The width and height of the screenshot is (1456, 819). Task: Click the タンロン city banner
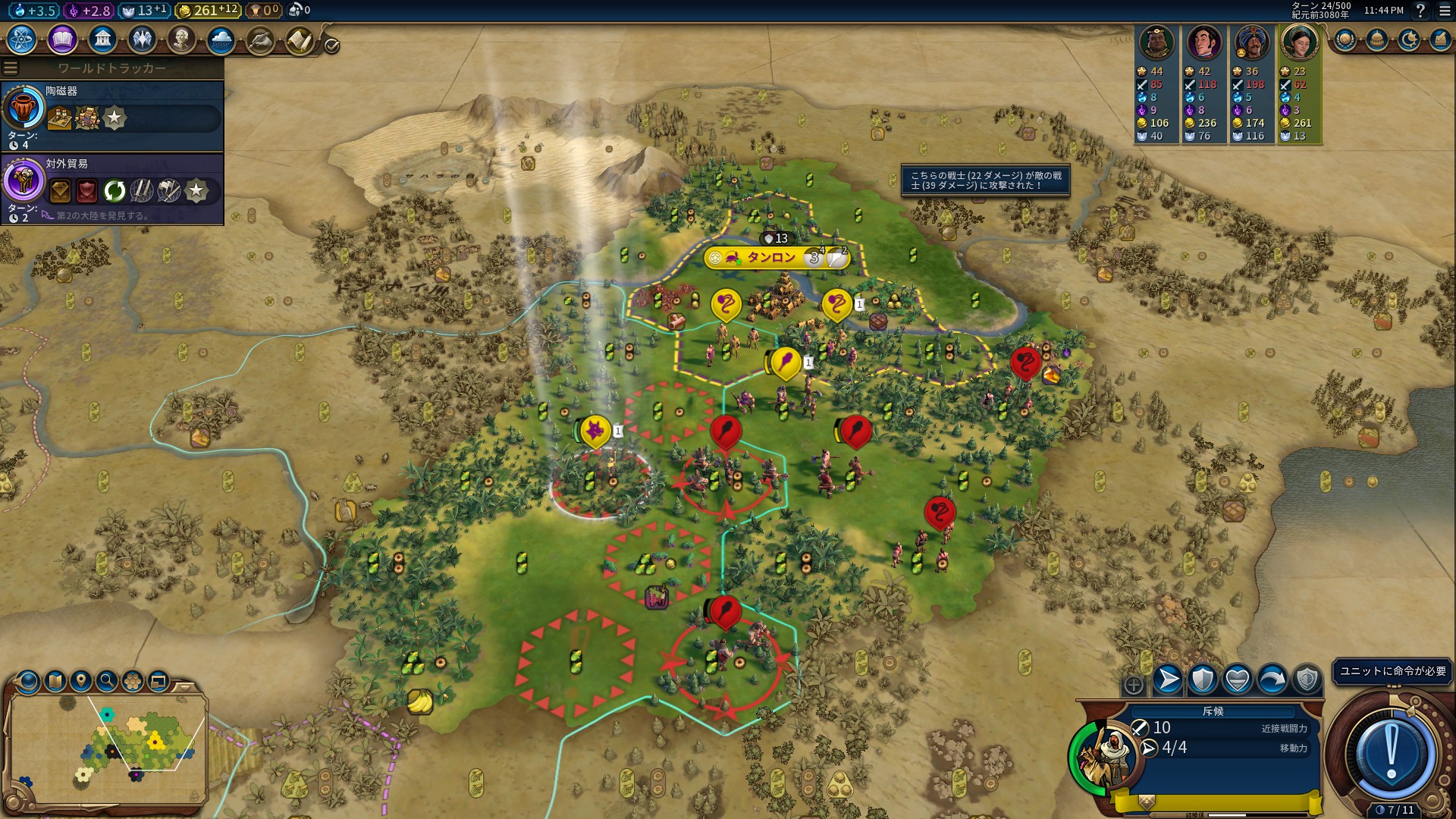770,258
